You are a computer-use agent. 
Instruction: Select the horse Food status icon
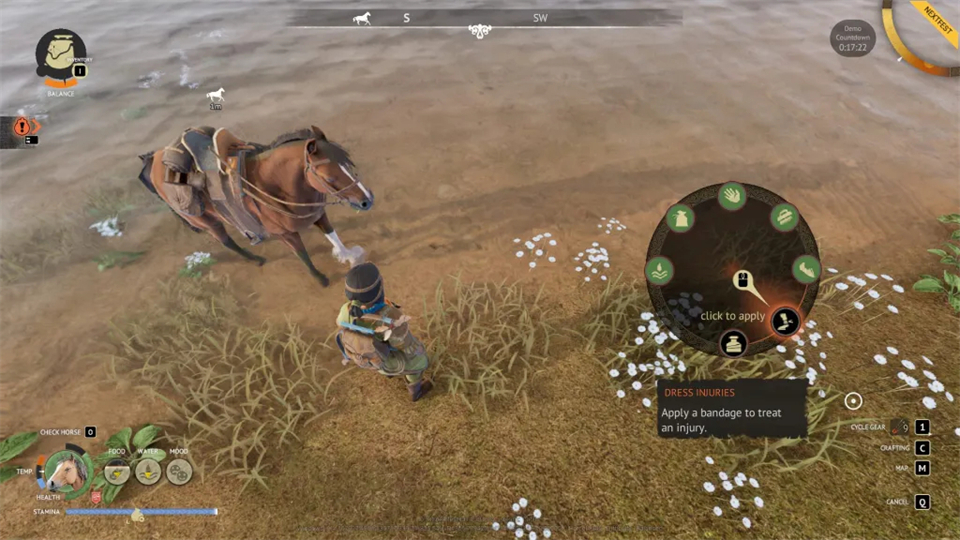tap(117, 471)
